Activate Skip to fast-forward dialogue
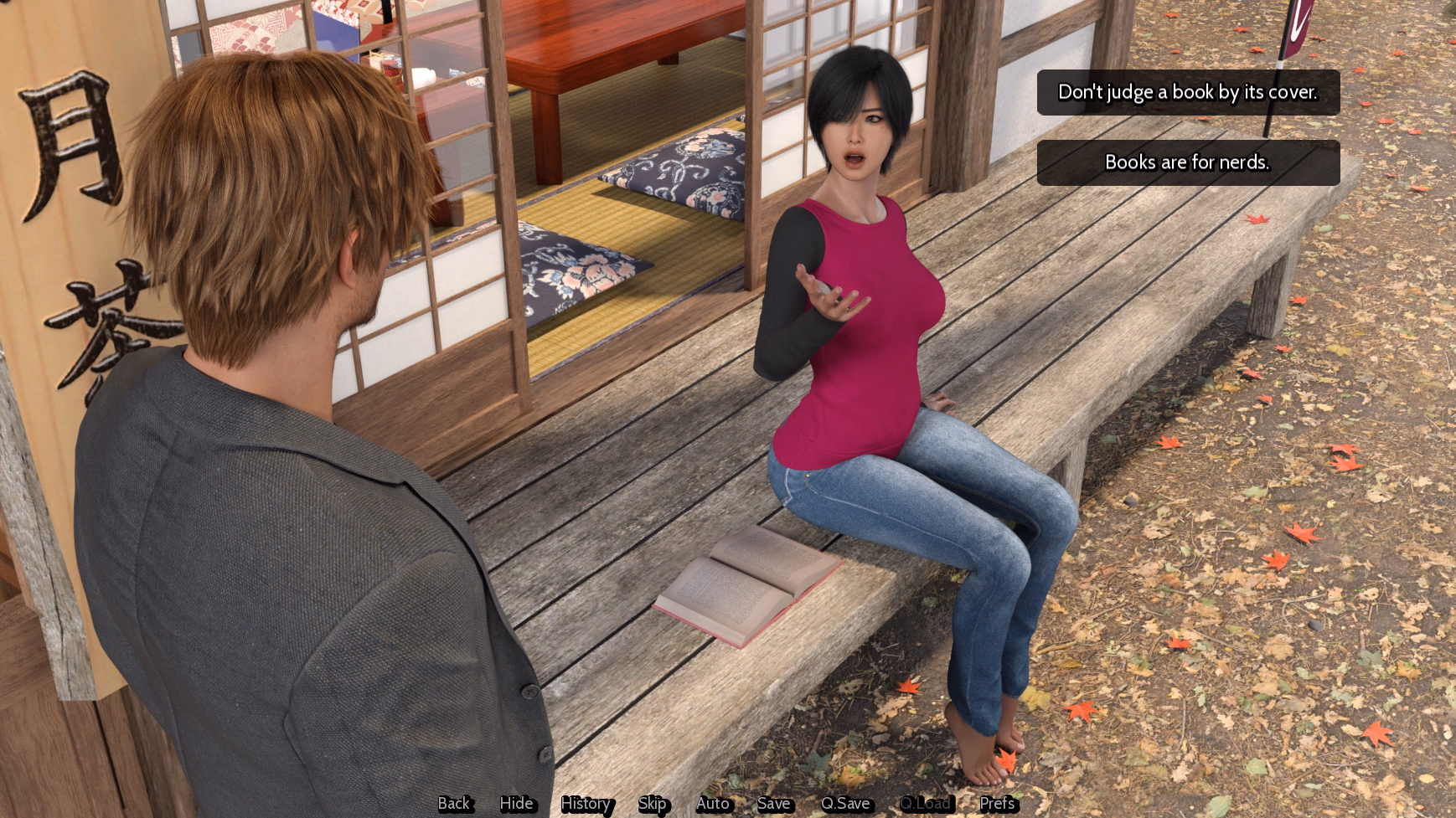 click(652, 804)
